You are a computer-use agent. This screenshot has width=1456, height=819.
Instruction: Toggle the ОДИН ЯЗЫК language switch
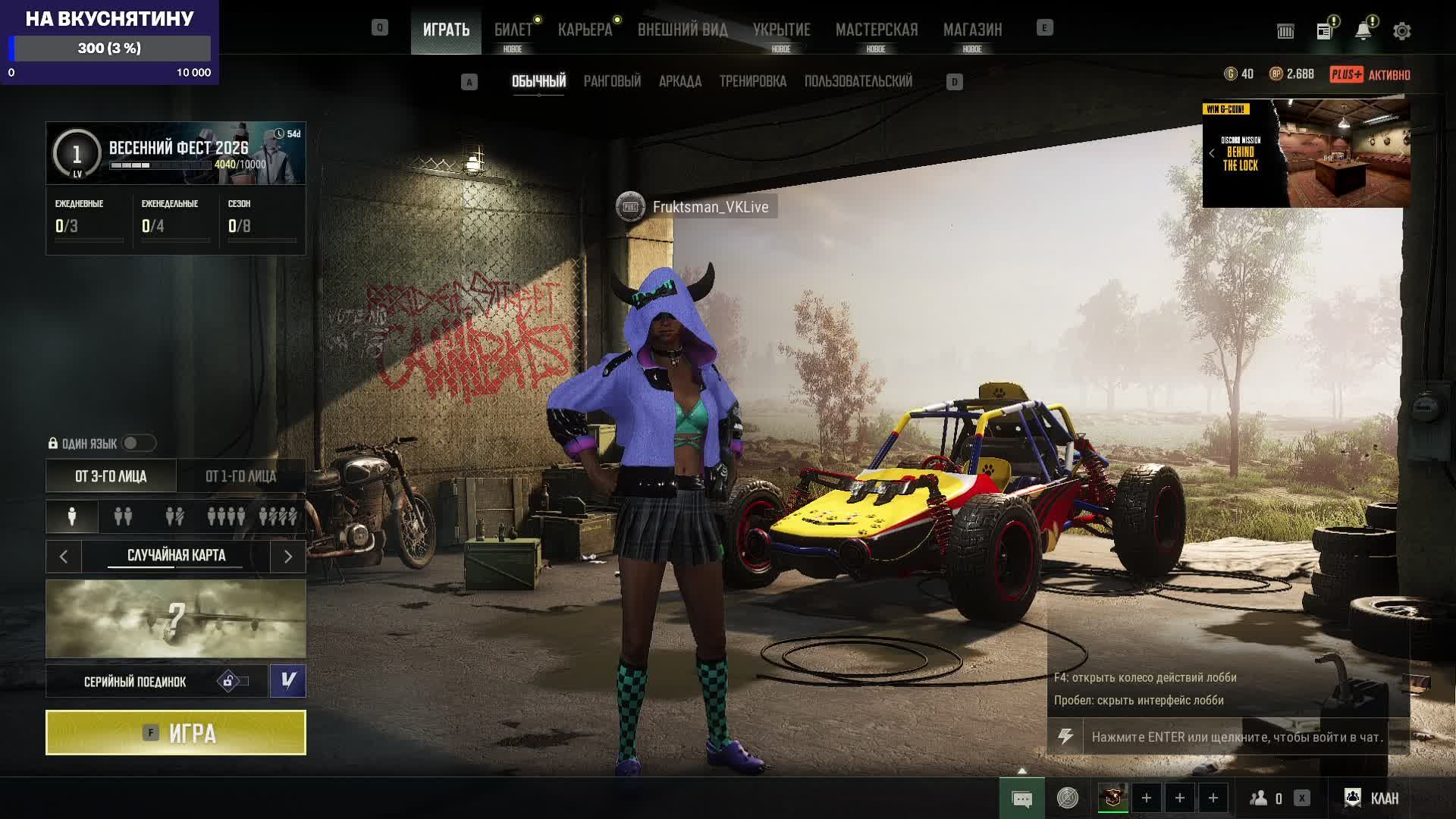click(138, 443)
